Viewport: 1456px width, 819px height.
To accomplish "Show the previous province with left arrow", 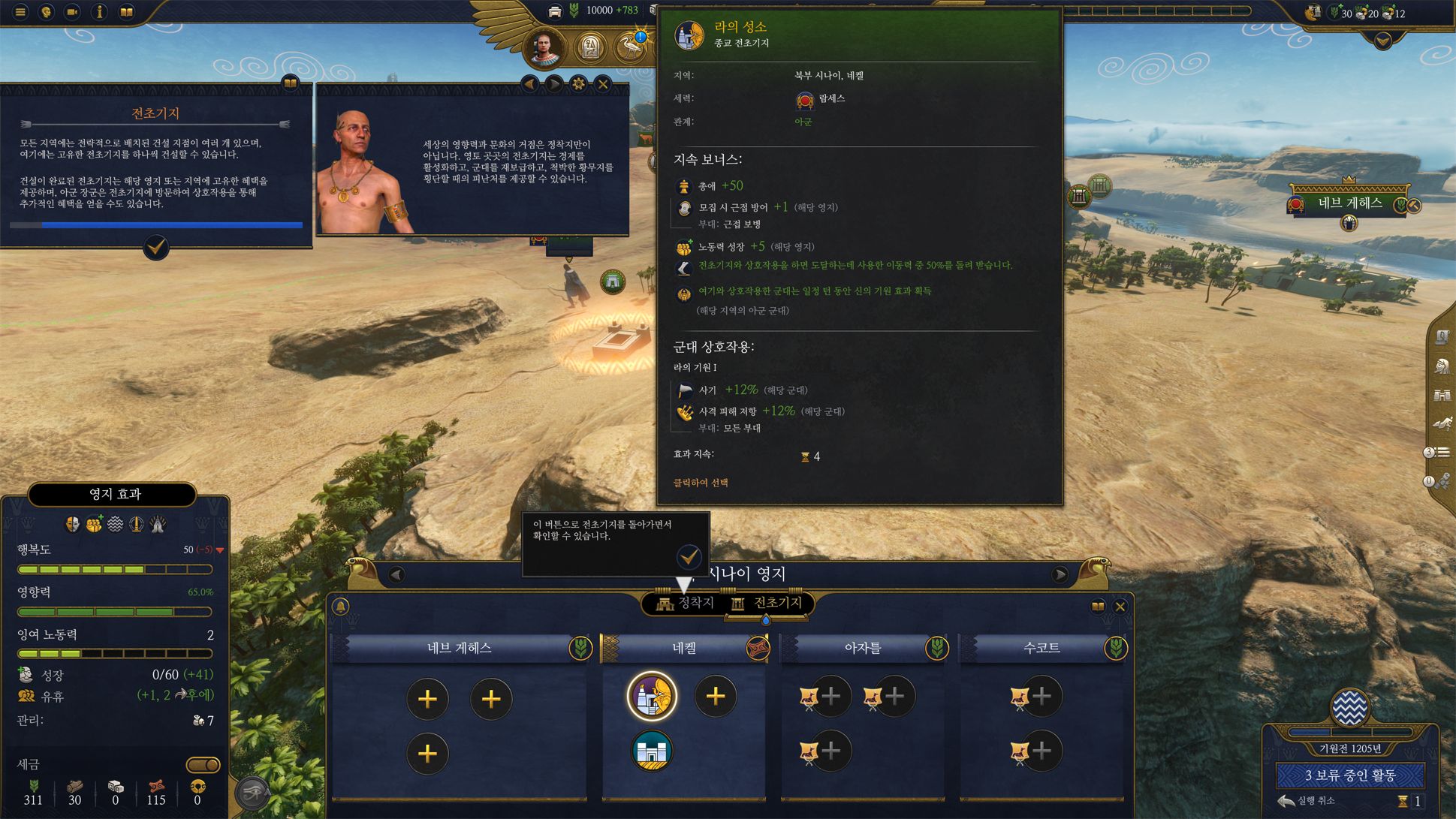I will (x=396, y=575).
